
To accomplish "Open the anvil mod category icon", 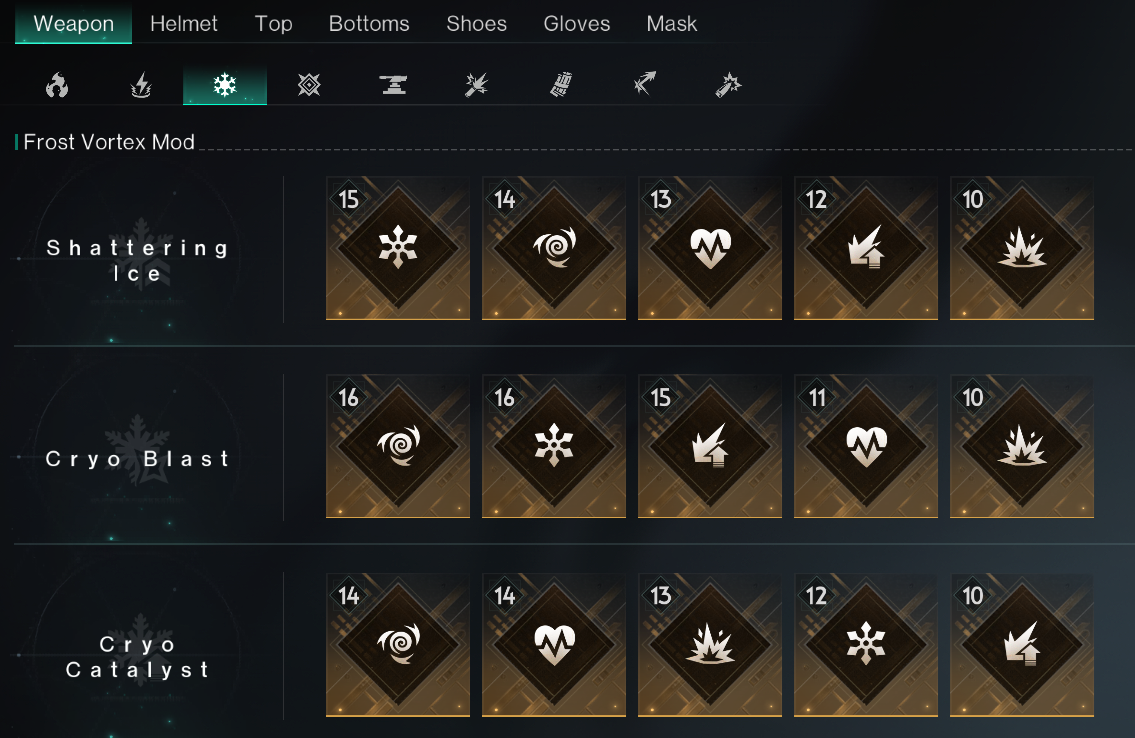I will coord(393,87).
